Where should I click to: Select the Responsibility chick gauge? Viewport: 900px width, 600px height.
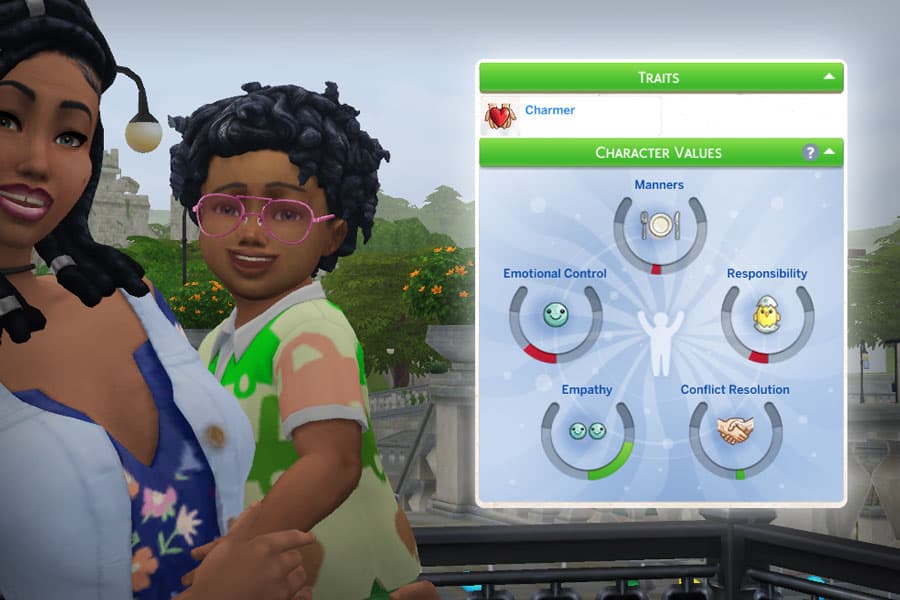pos(766,317)
